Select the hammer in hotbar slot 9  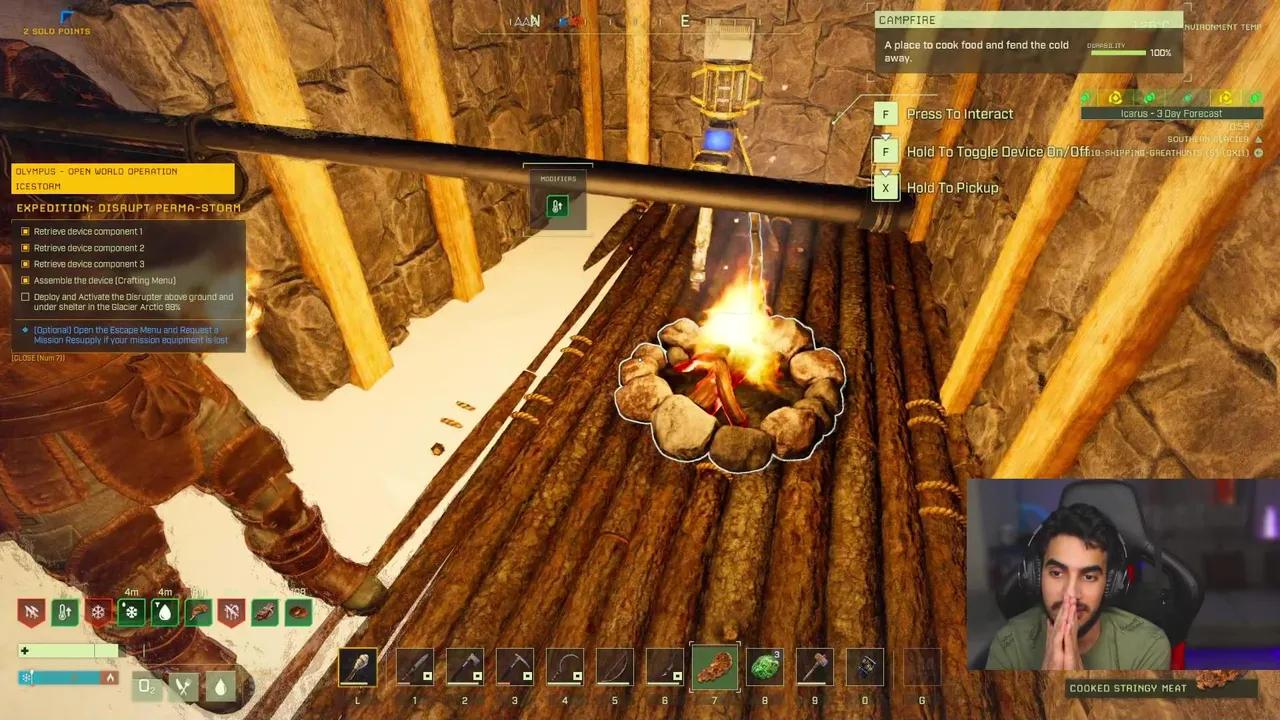pos(814,668)
